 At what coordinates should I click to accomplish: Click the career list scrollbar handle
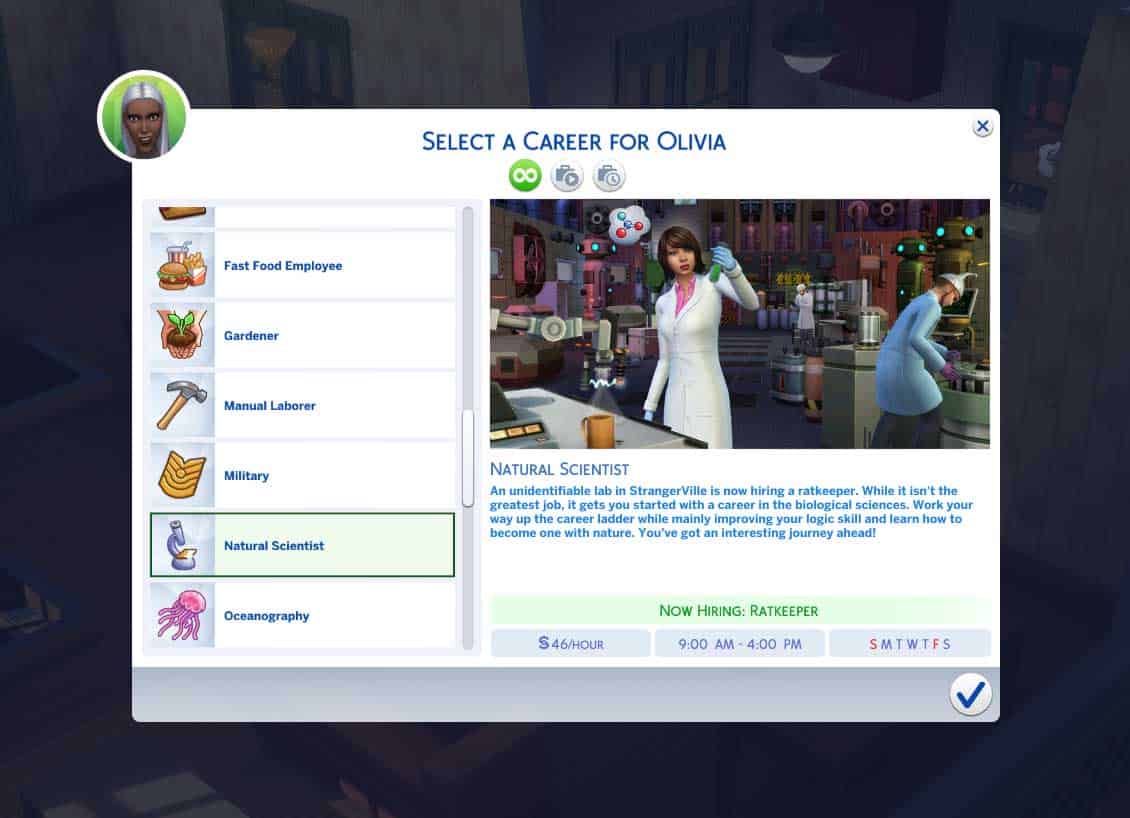(x=467, y=458)
